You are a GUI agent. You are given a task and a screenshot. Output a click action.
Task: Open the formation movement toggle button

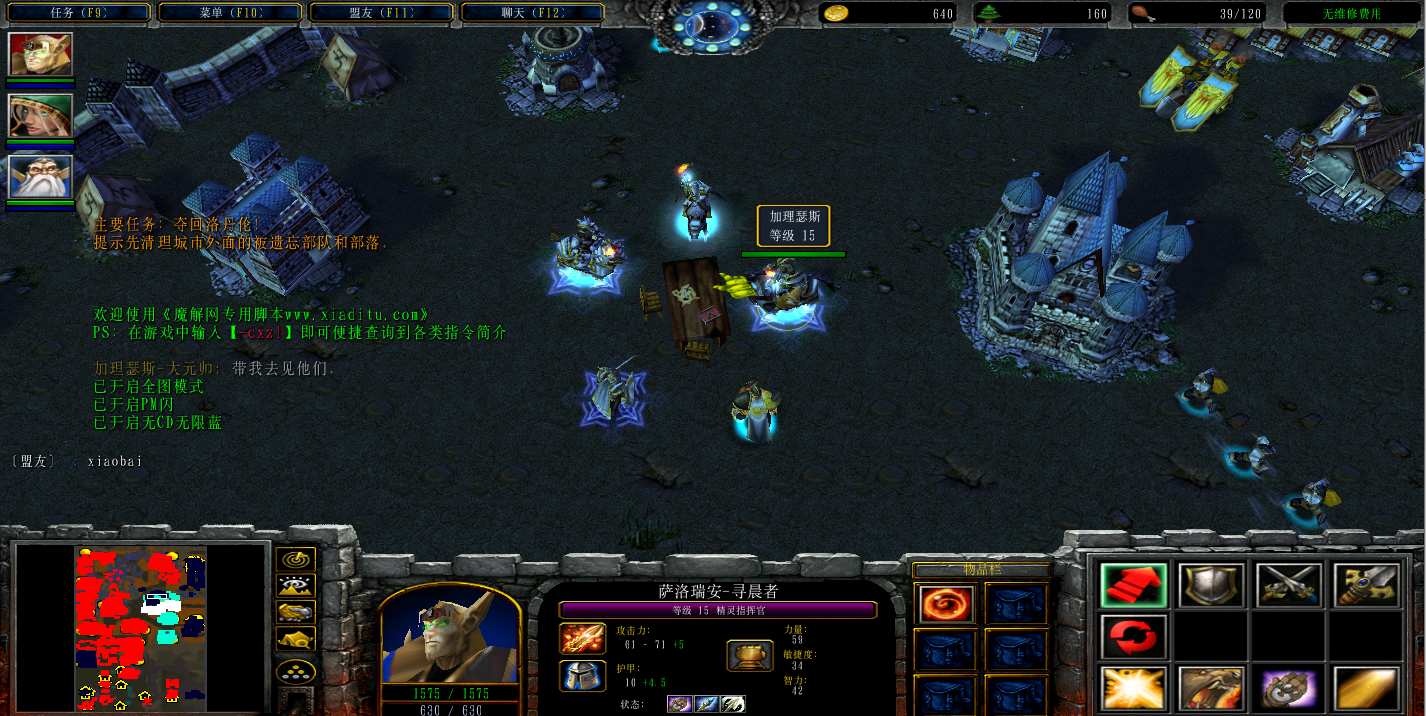(296, 669)
